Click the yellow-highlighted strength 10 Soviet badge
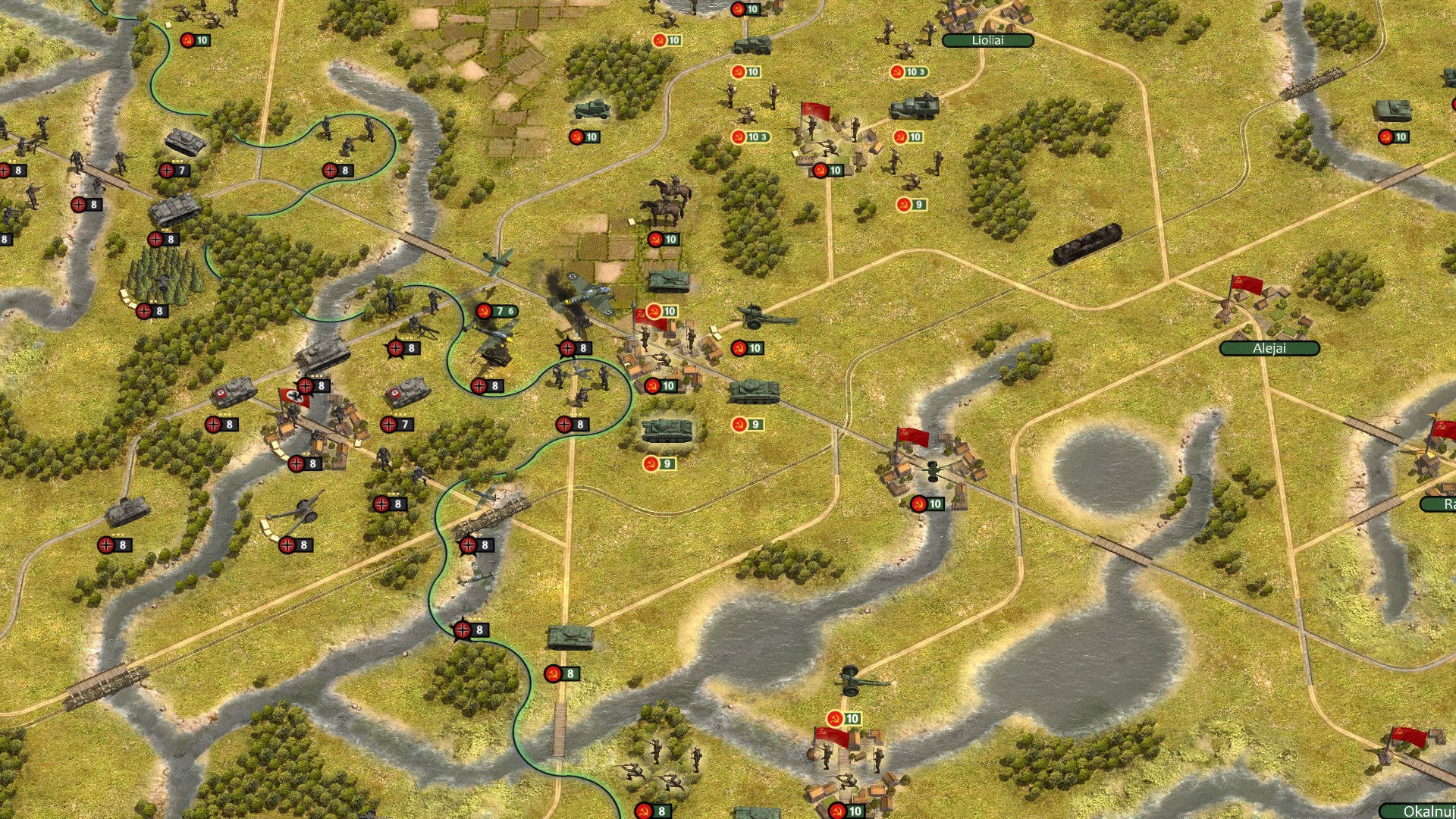The width and height of the screenshot is (1456, 819). coord(662,311)
